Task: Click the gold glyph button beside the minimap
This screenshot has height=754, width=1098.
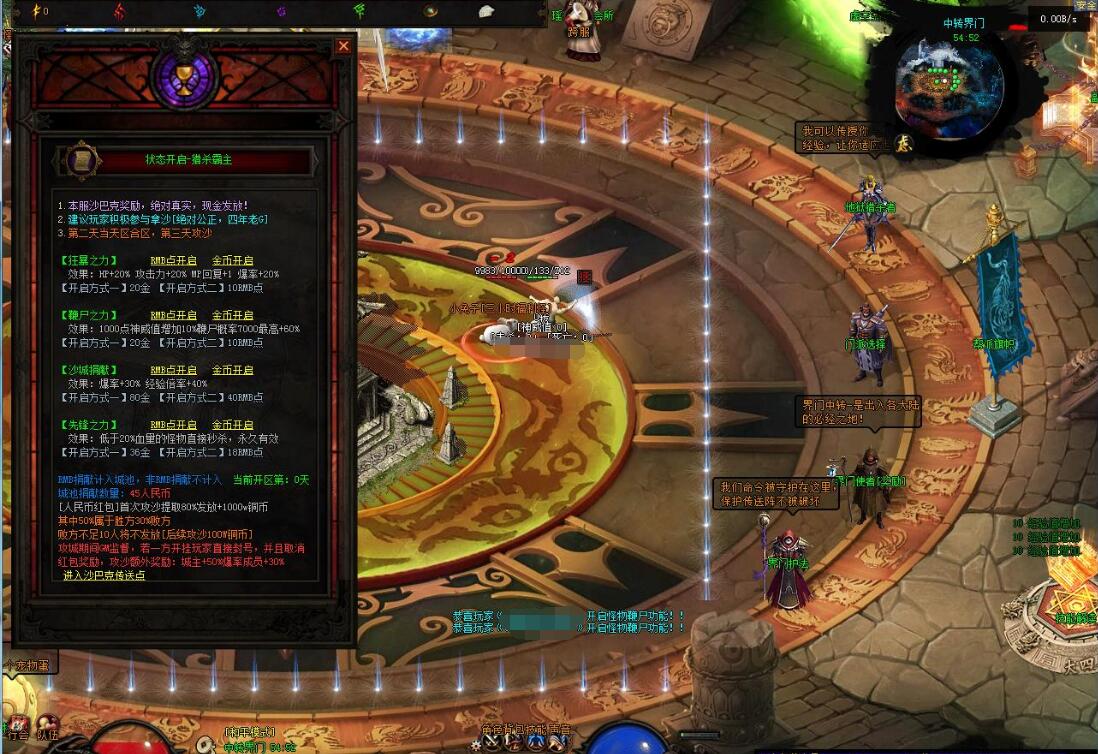Action: [x=903, y=144]
